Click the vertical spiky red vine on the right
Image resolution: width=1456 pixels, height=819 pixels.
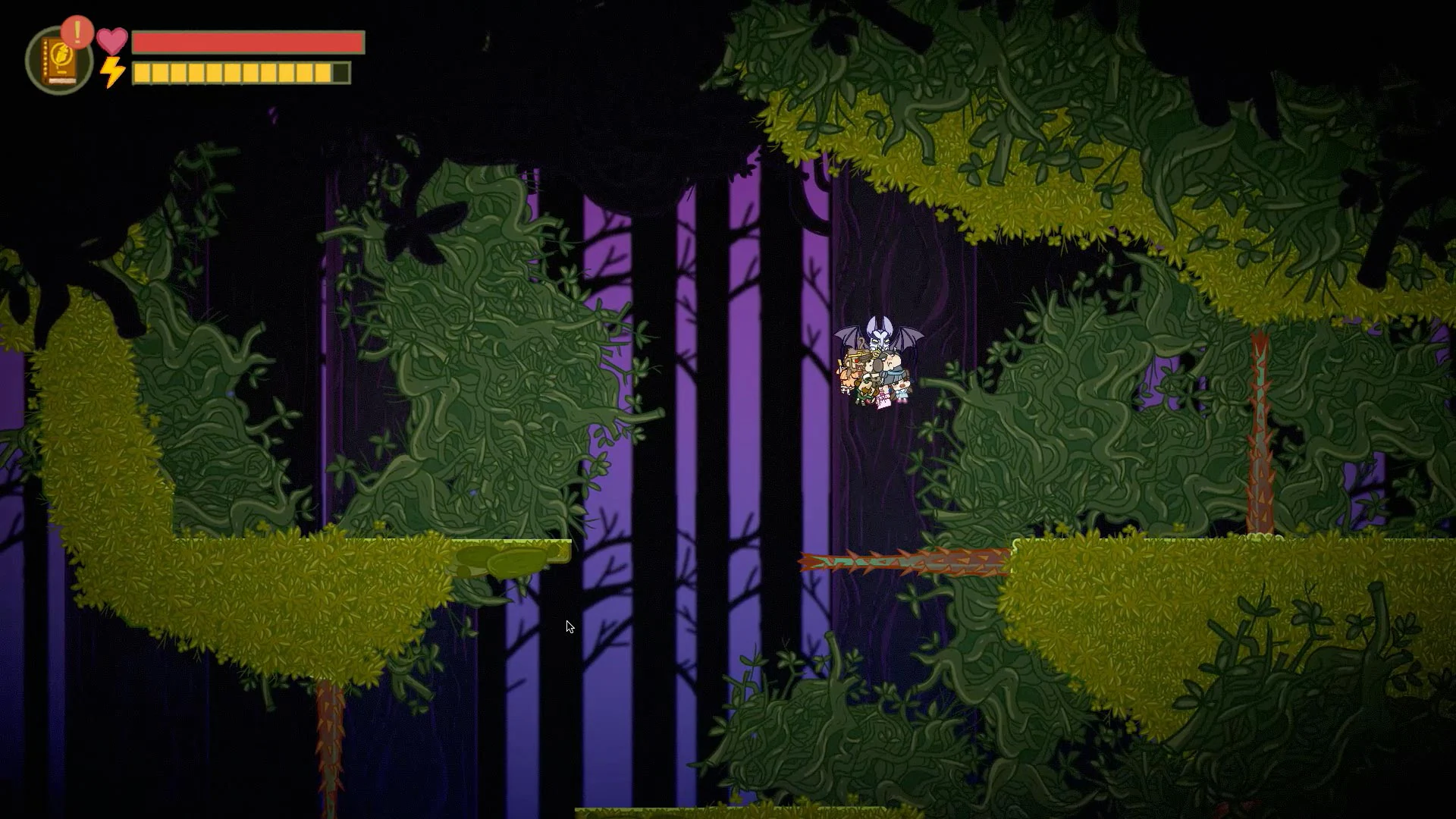(x=1261, y=432)
